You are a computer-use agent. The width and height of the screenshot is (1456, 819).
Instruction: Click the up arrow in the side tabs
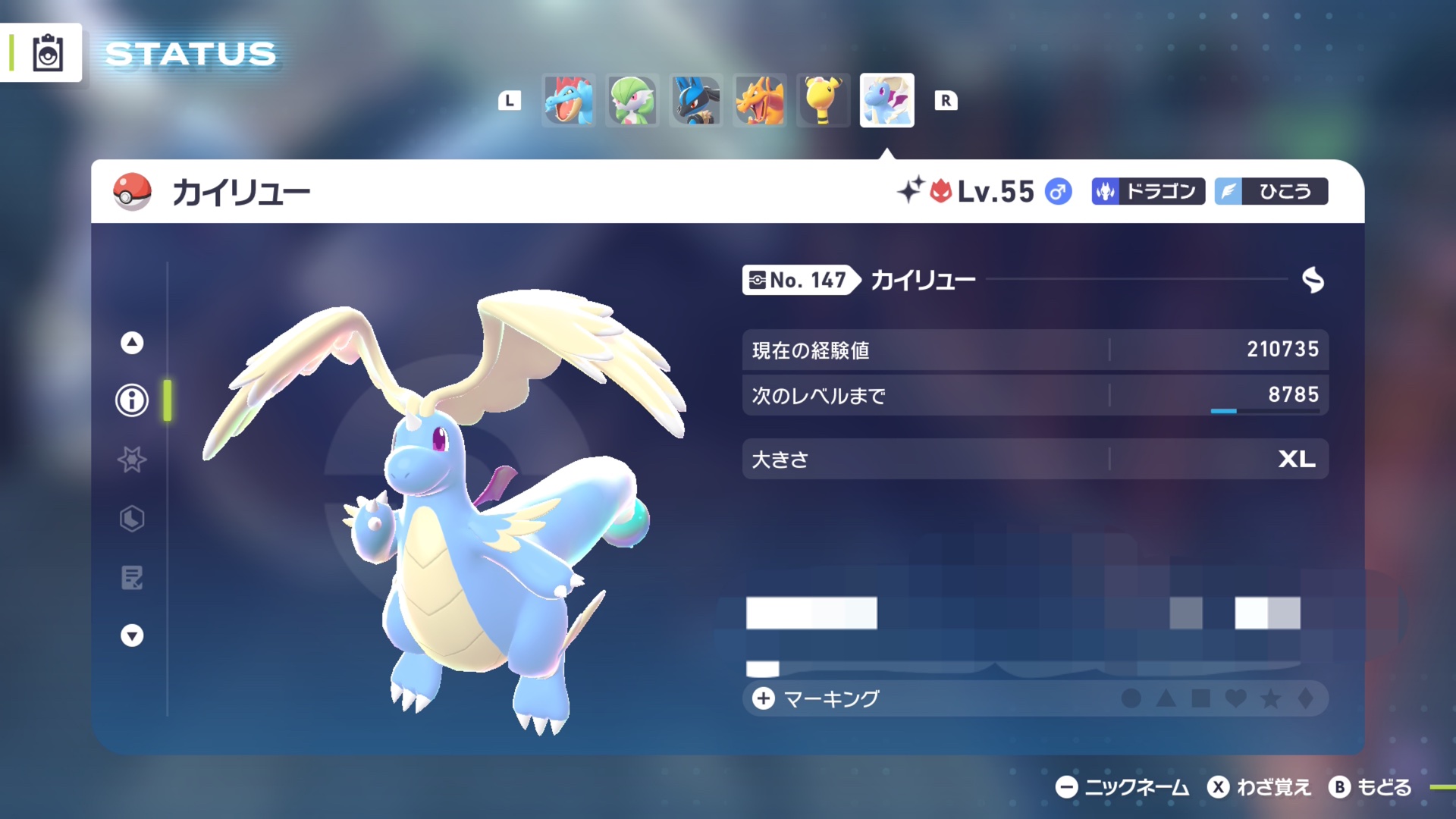pyautogui.click(x=132, y=343)
